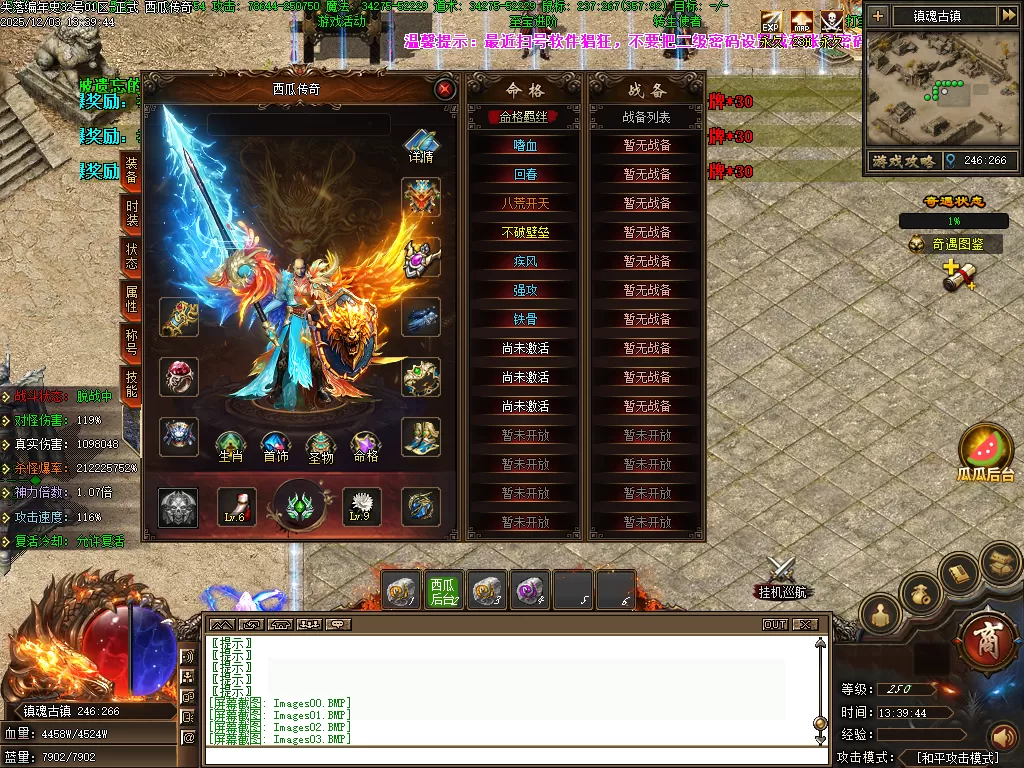Use the 西瓜后台 hotbar slot

[443, 591]
